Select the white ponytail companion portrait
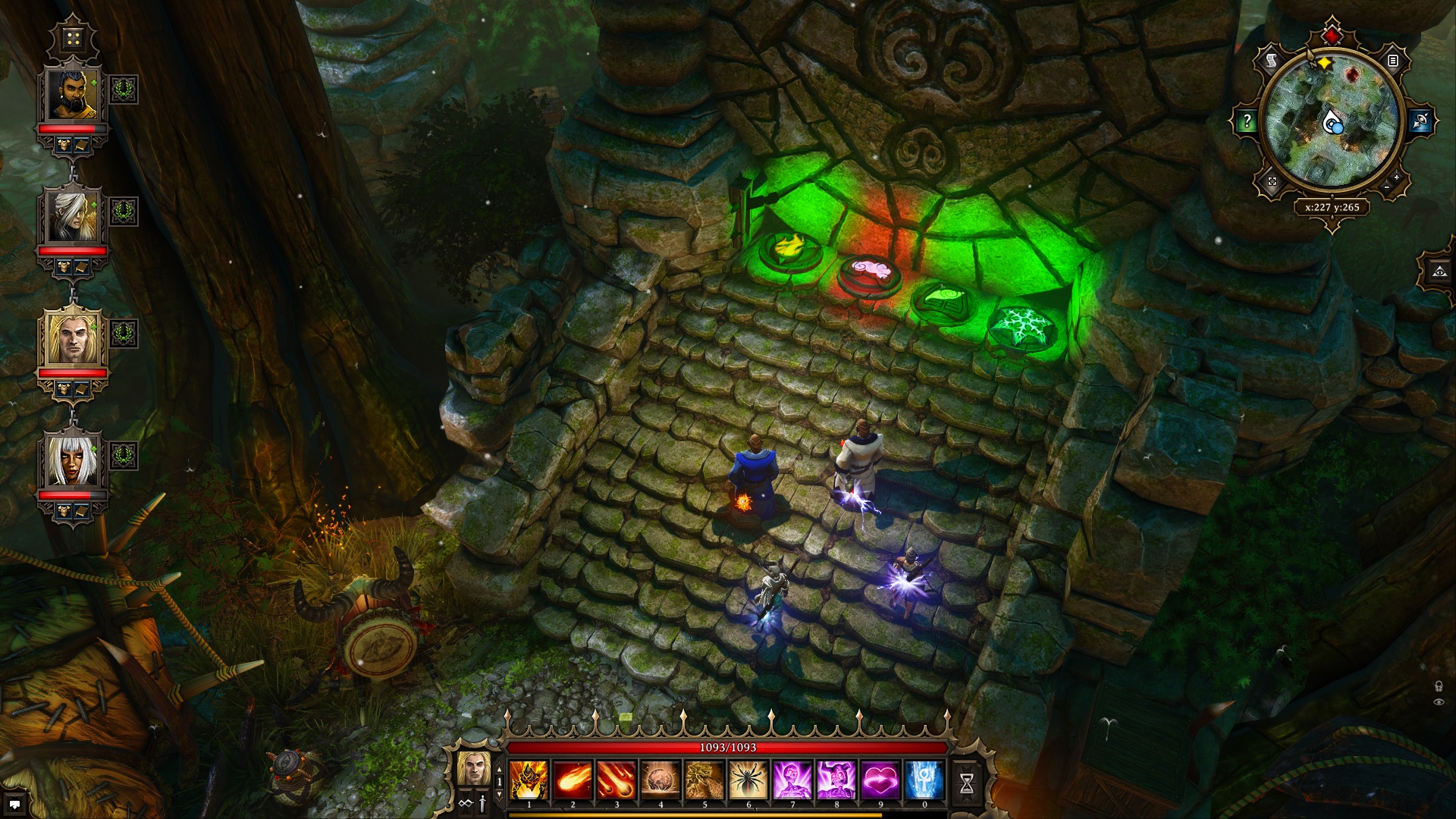Image resolution: width=1456 pixels, height=819 pixels. (73, 217)
